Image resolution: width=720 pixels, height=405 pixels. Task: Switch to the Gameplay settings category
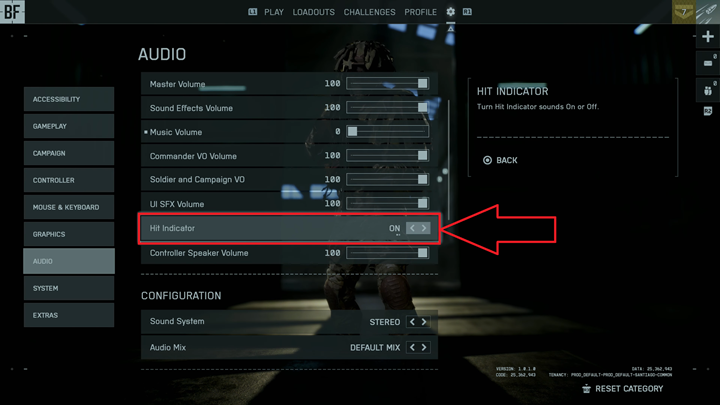point(68,126)
